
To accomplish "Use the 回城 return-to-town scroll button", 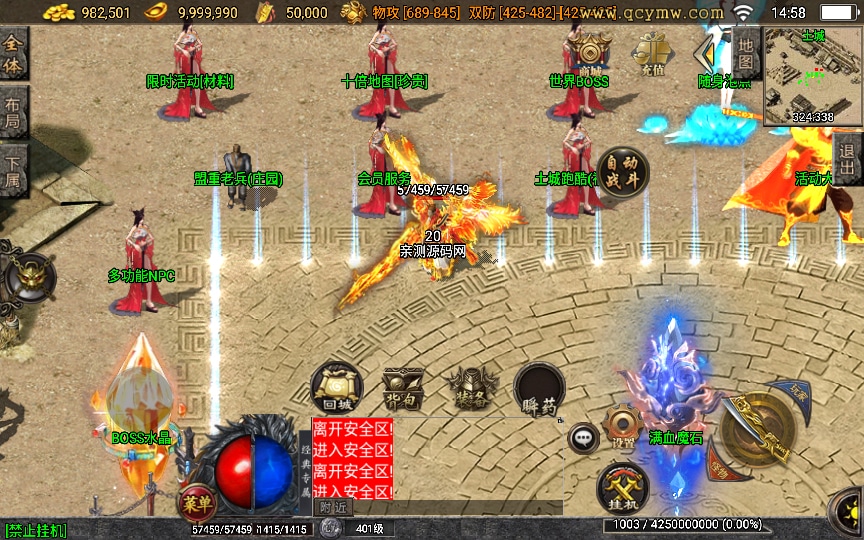I will pos(335,388).
